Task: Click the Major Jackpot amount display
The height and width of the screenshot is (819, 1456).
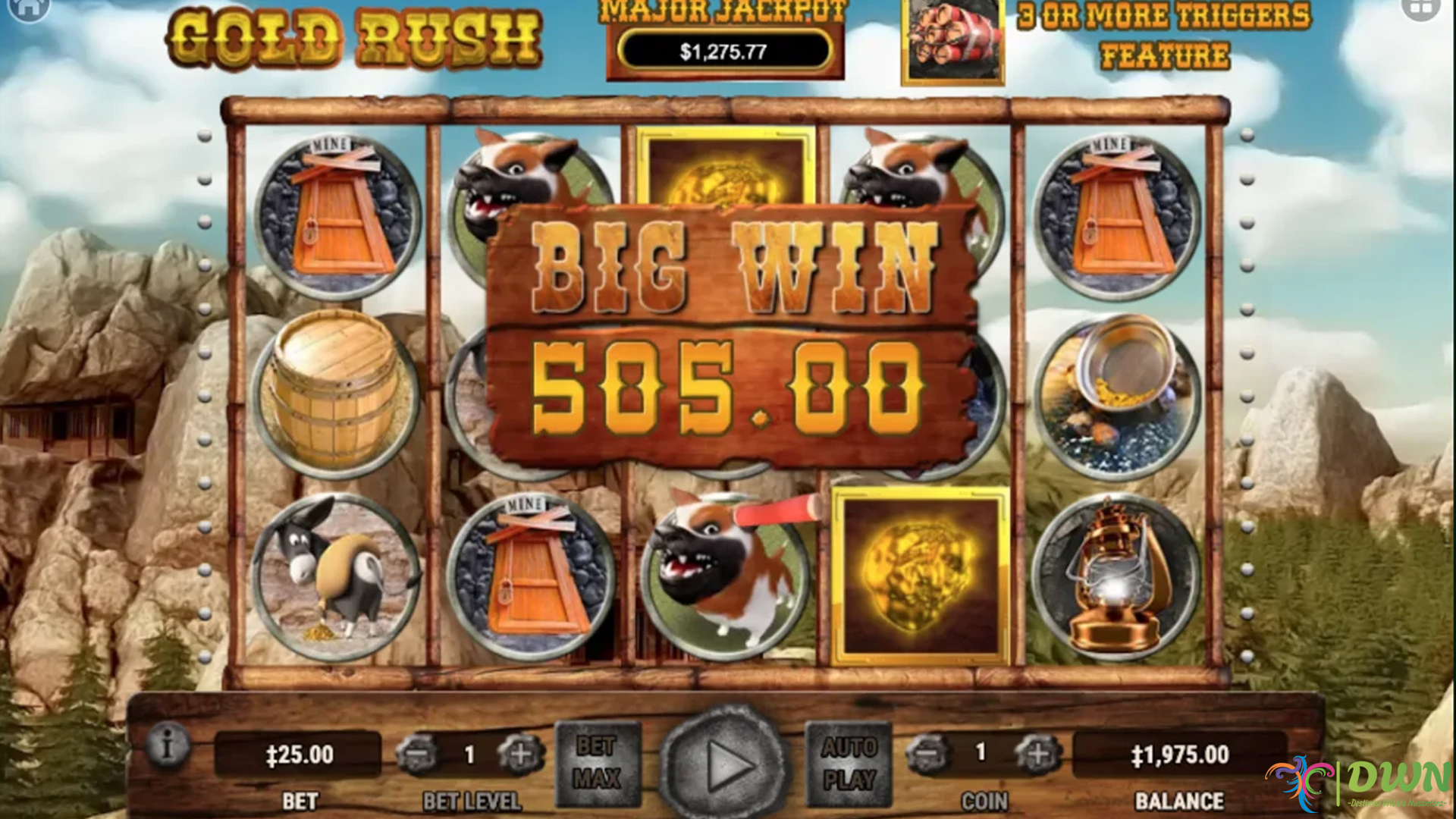Action: point(722,52)
